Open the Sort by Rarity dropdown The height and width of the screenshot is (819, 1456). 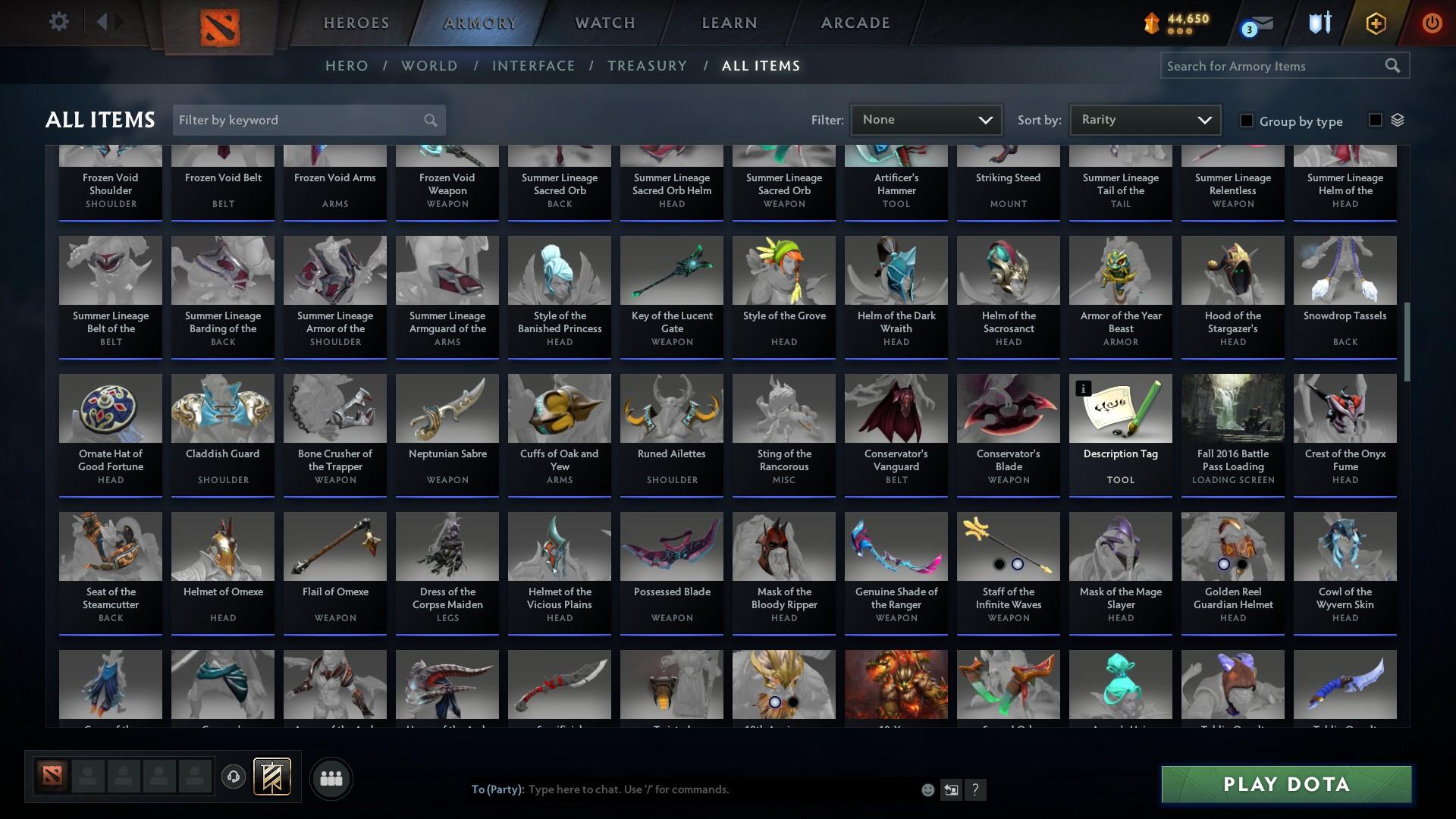(x=1144, y=119)
